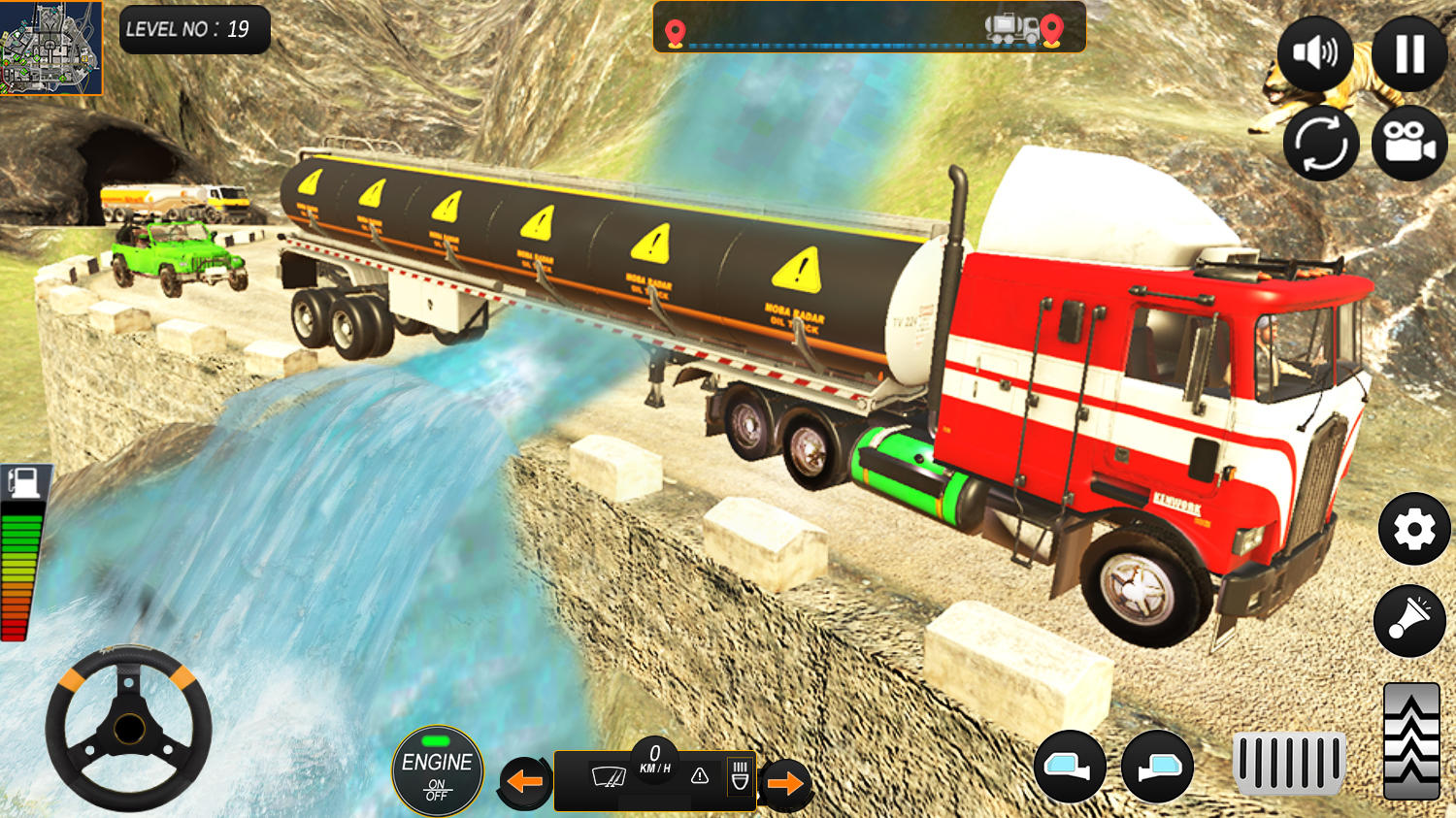Select the LEVEL NO: 19 banner

193,29
